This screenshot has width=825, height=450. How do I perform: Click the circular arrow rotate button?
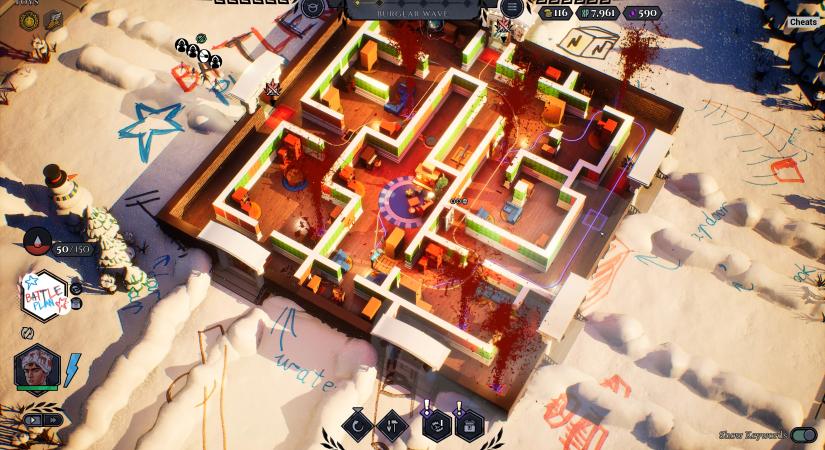(357, 425)
